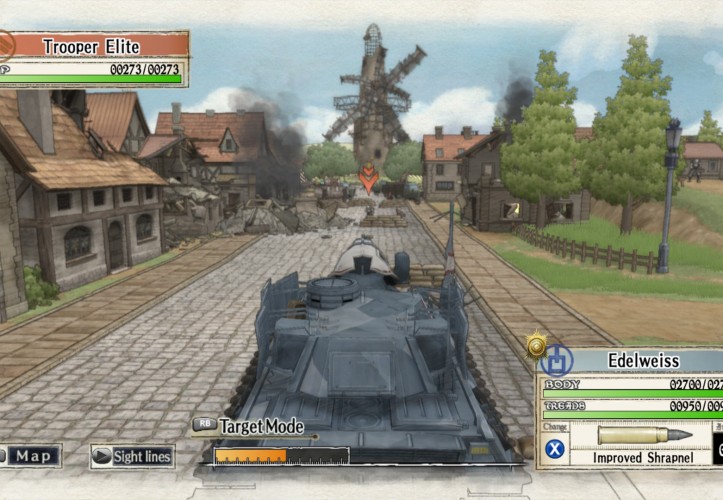Toggle the Sight lines display
Viewport: 723px width, 500px height.
[133, 457]
